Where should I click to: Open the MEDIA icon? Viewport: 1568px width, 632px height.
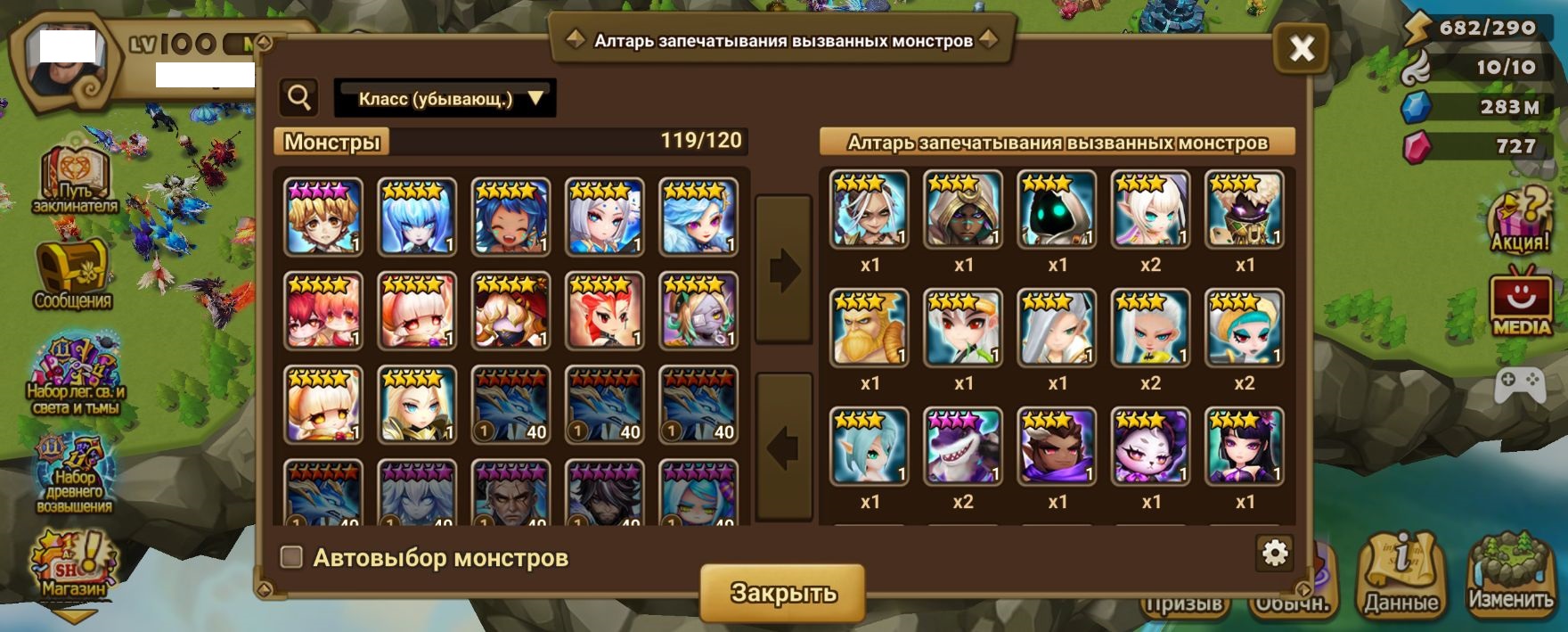(x=1521, y=303)
